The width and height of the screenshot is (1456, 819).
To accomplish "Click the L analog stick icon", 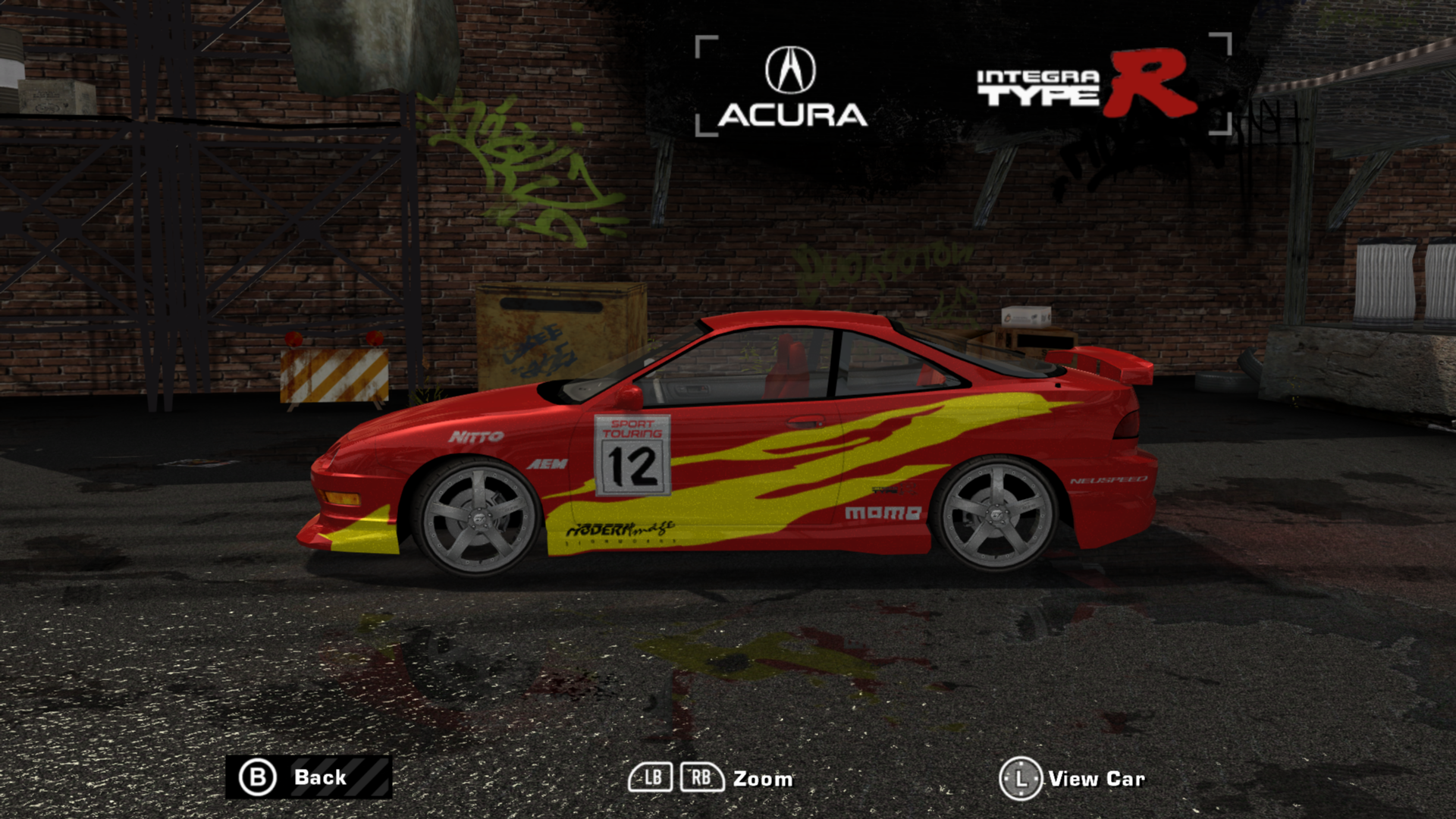I will [x=1020, y=777].
